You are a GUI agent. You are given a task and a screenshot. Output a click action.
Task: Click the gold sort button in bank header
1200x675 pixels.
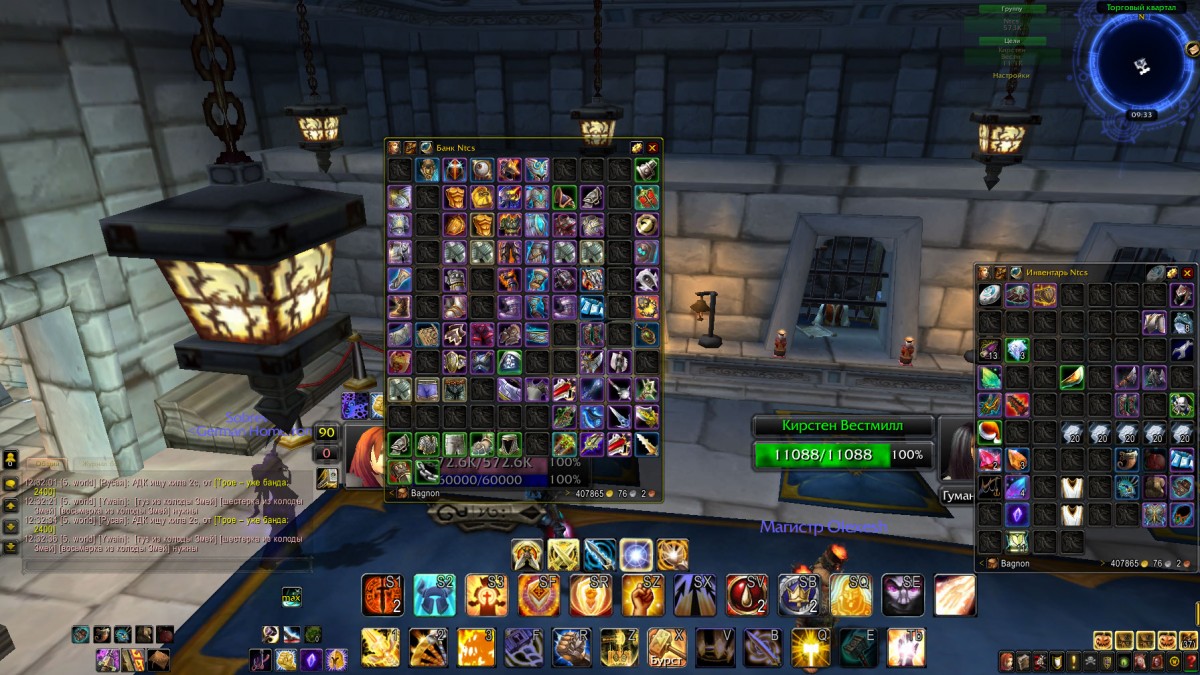click(637, 148)
